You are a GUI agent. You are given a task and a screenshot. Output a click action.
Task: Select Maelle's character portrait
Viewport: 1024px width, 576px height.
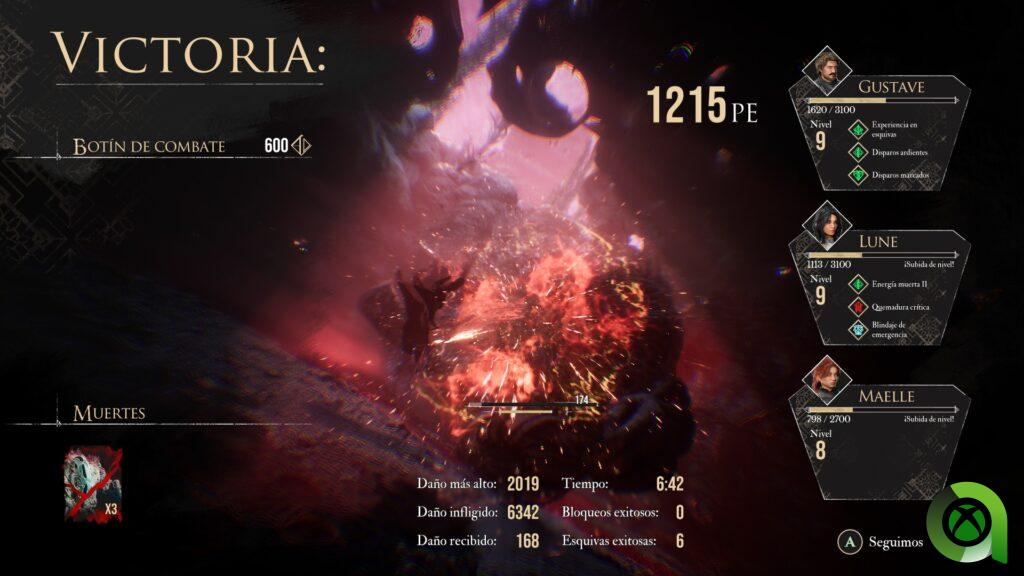point(827,377)
